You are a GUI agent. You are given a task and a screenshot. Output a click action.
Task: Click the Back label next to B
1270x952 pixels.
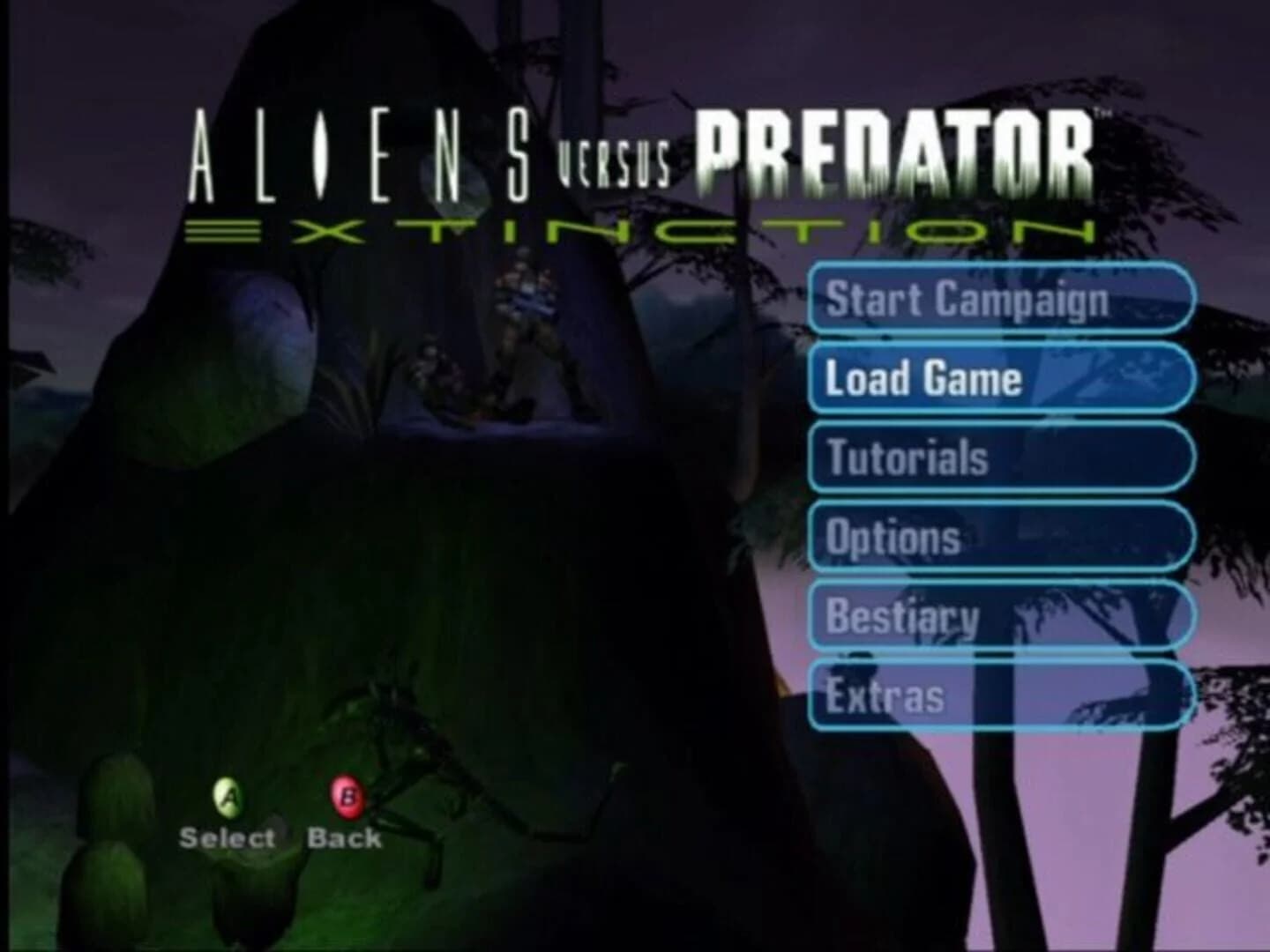[x=343, y=838]
